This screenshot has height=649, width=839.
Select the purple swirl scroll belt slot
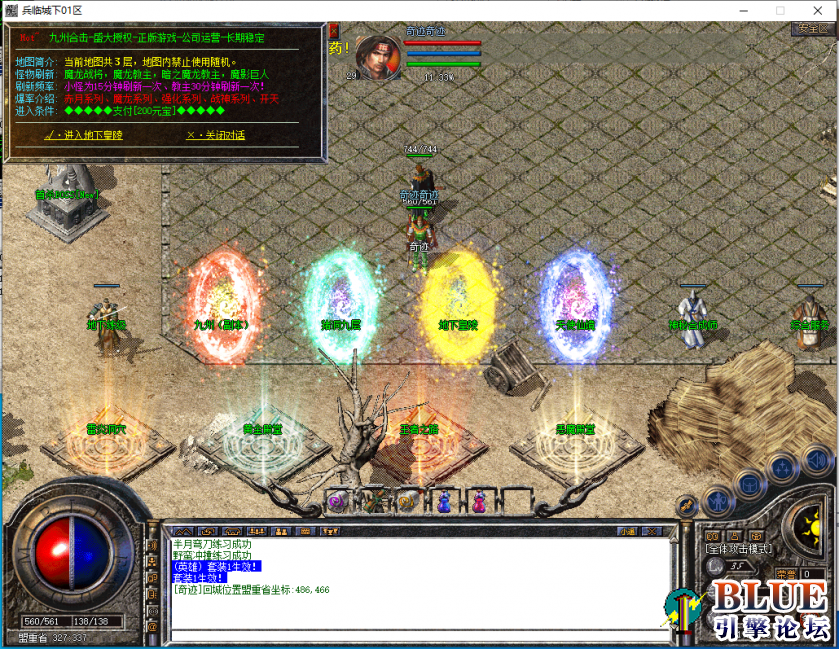click(335, 502)
